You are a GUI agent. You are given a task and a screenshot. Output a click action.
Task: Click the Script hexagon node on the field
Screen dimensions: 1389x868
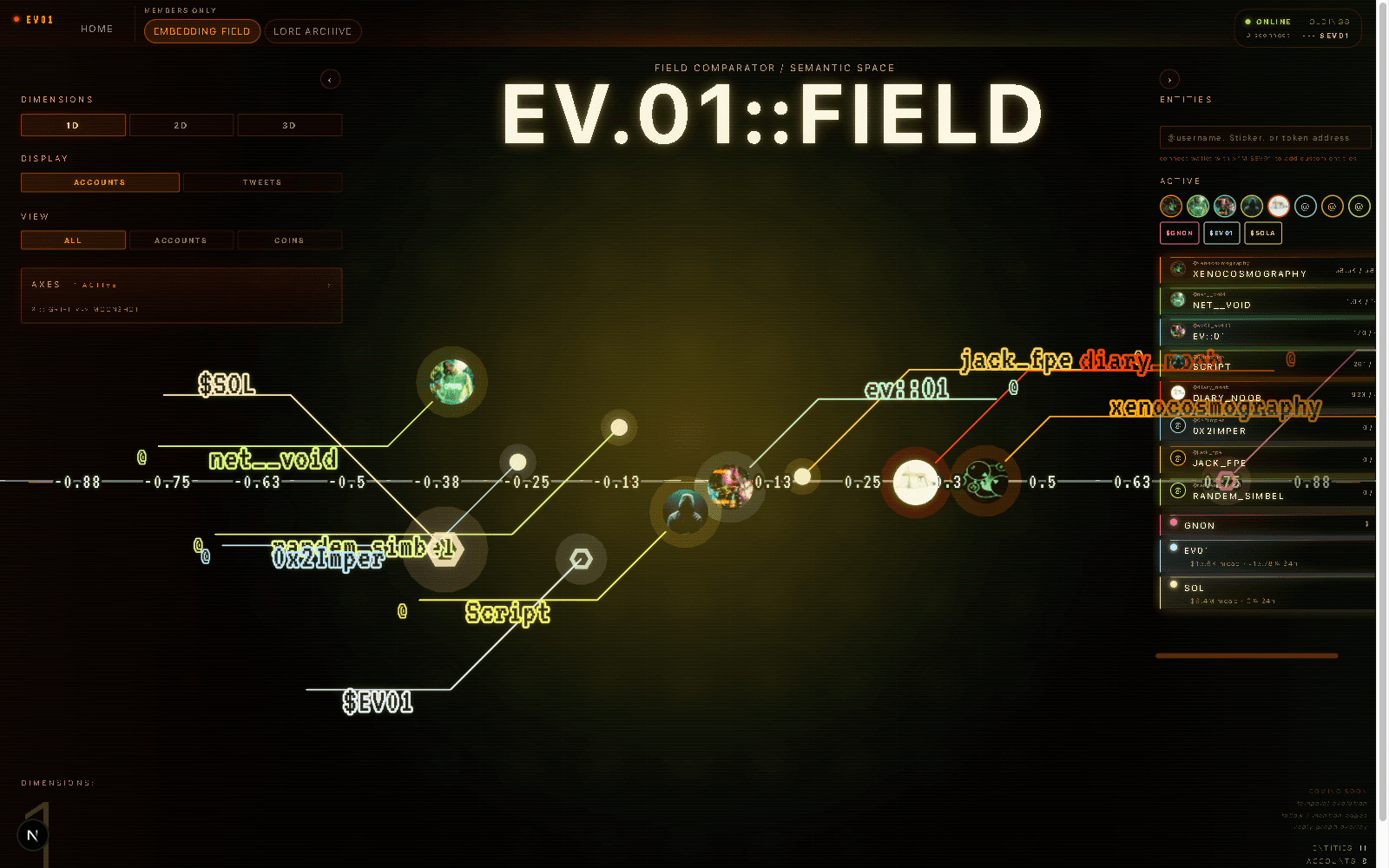click(582, 559)
